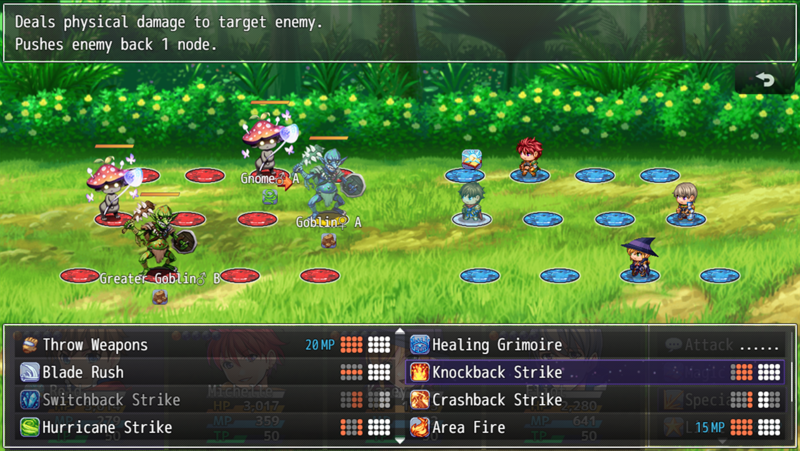Pick the Switchback Strike skill
This screenshot has width=800, height=451.
coord(111,400)
